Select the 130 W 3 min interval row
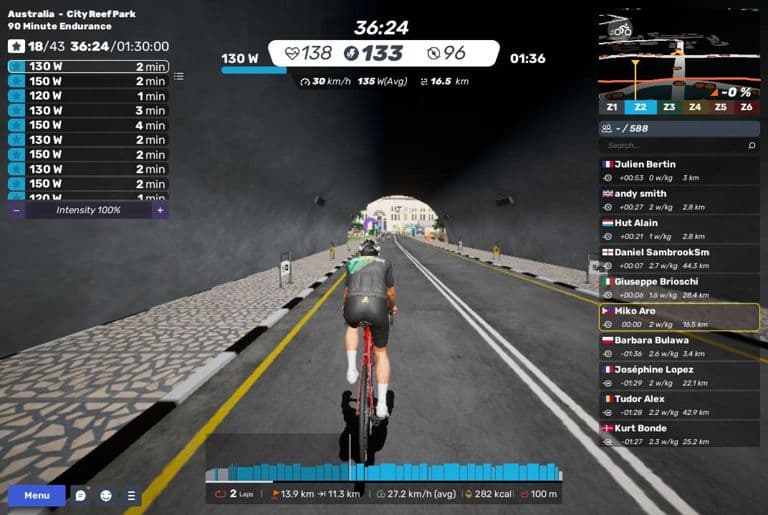 [x=88, y=110]
